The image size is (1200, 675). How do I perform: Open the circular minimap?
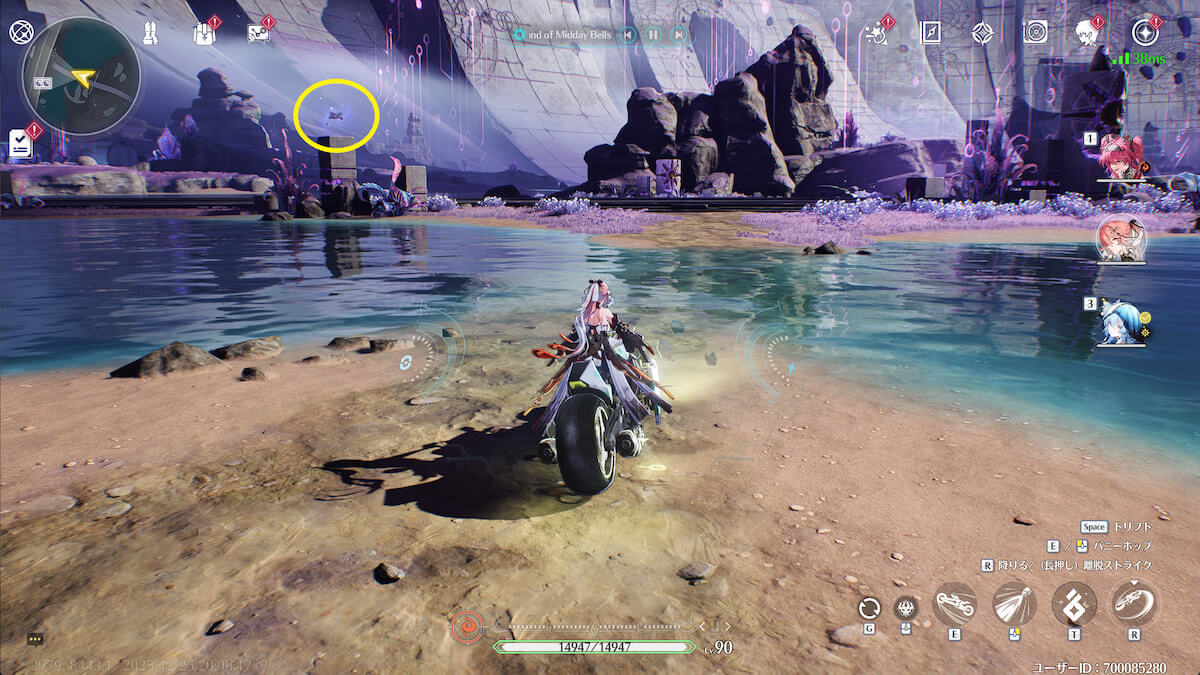[x=80, y=75]
